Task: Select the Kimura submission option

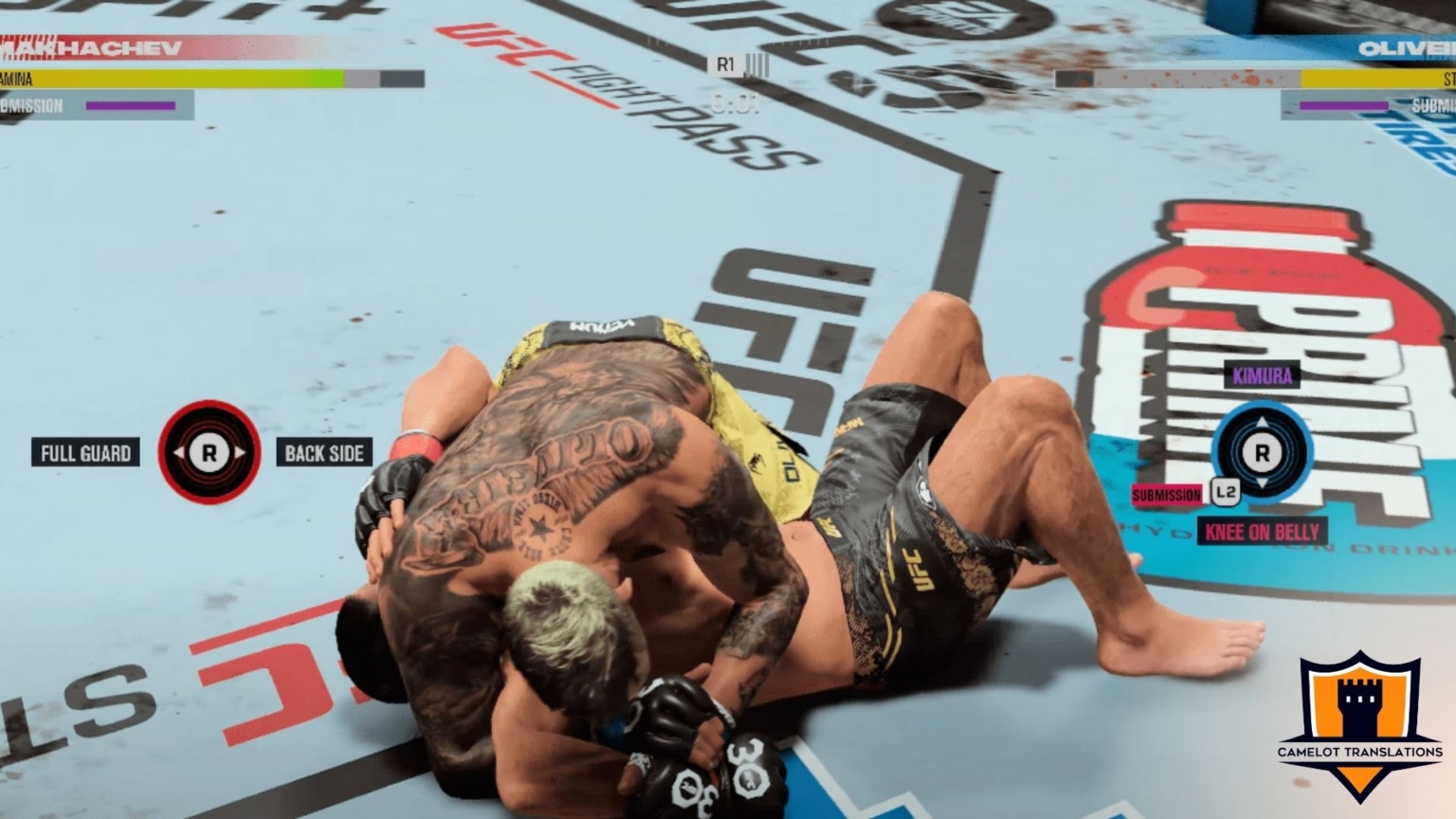Action: pos(1262,376)
